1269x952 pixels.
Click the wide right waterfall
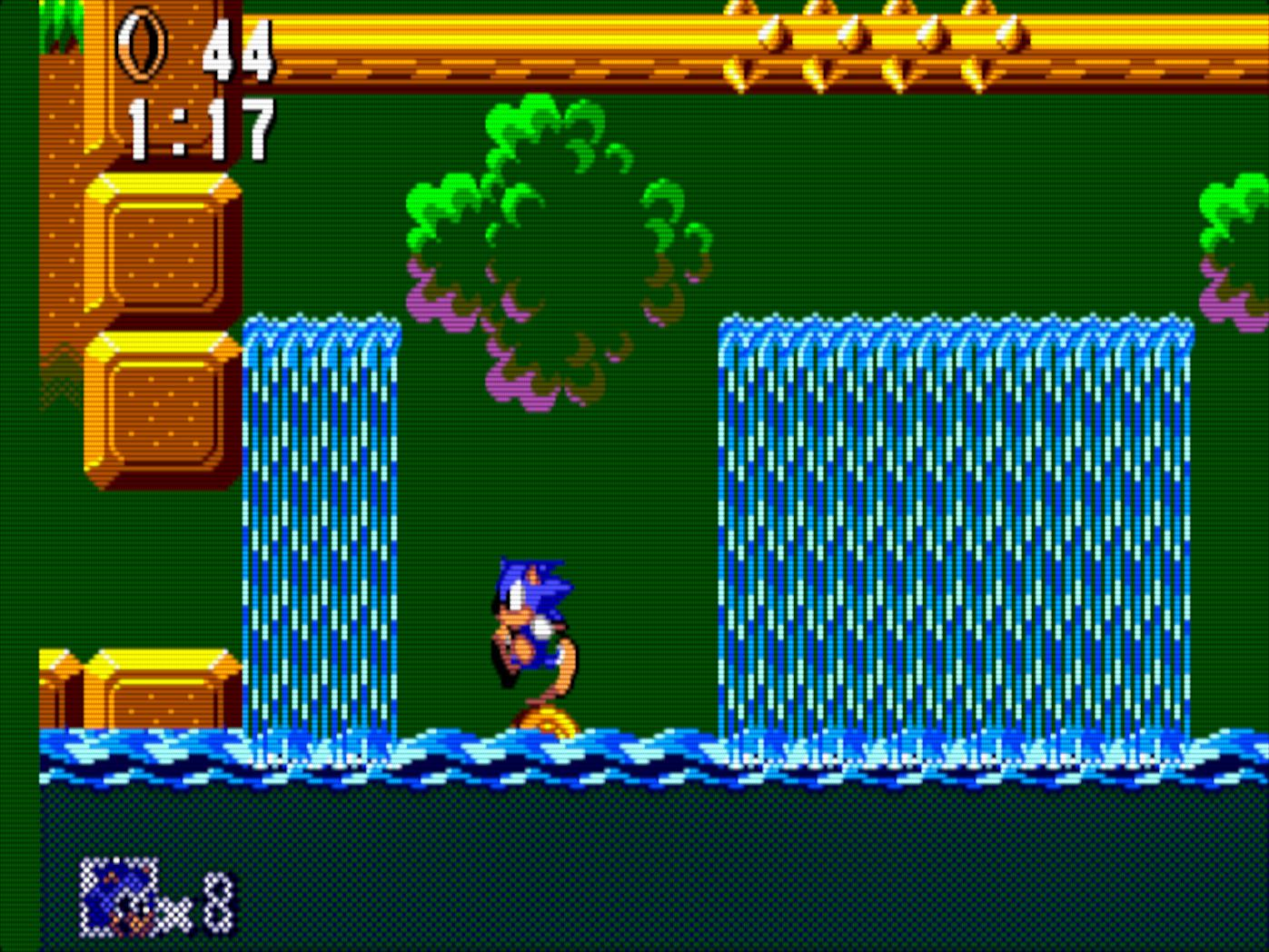coord(954,527)
